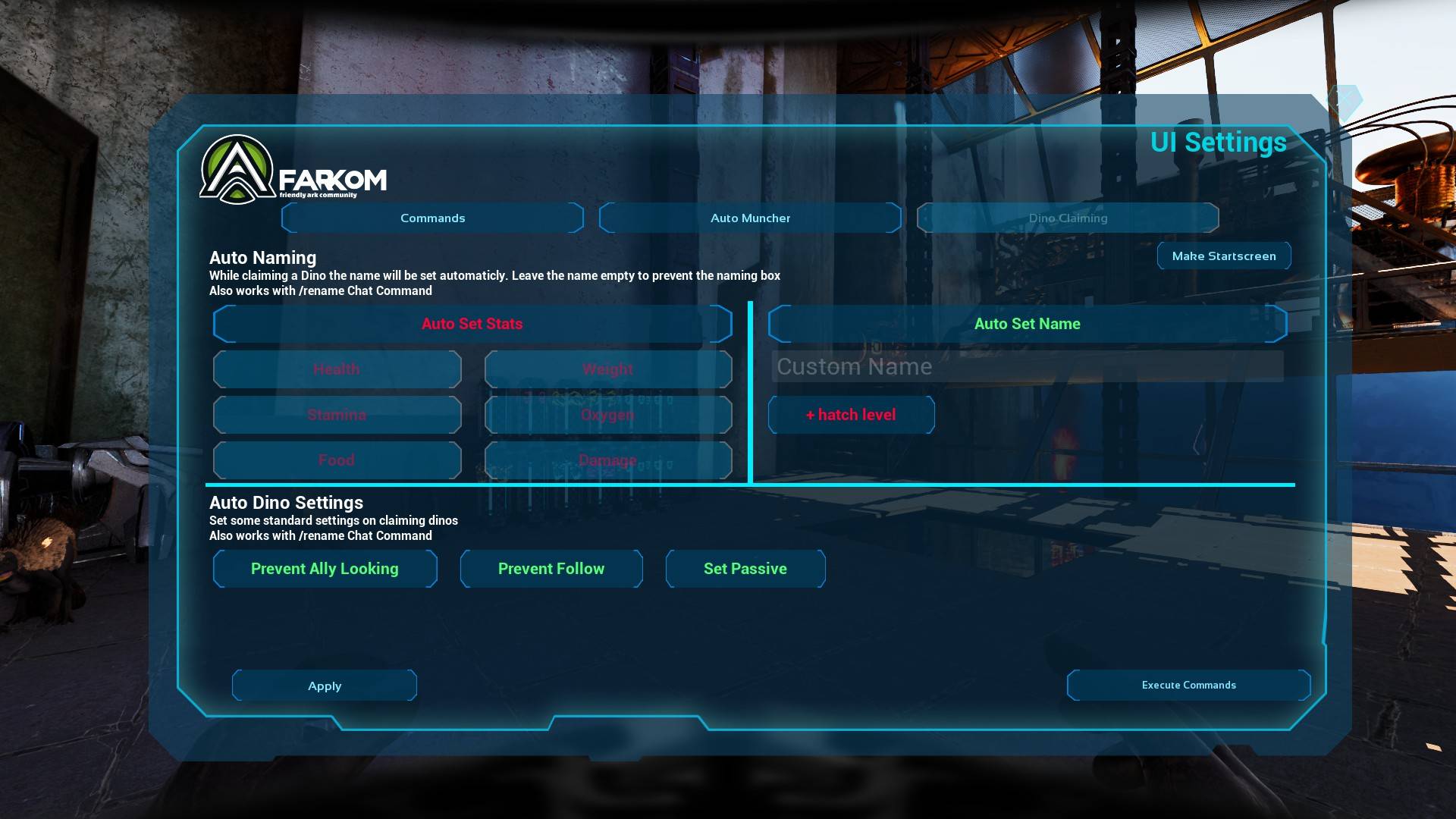This screenshot has width=1456, height=819.
Task: Toggle Auto Set Stats on
Action: pyautogui.click(x=472, y=324)
